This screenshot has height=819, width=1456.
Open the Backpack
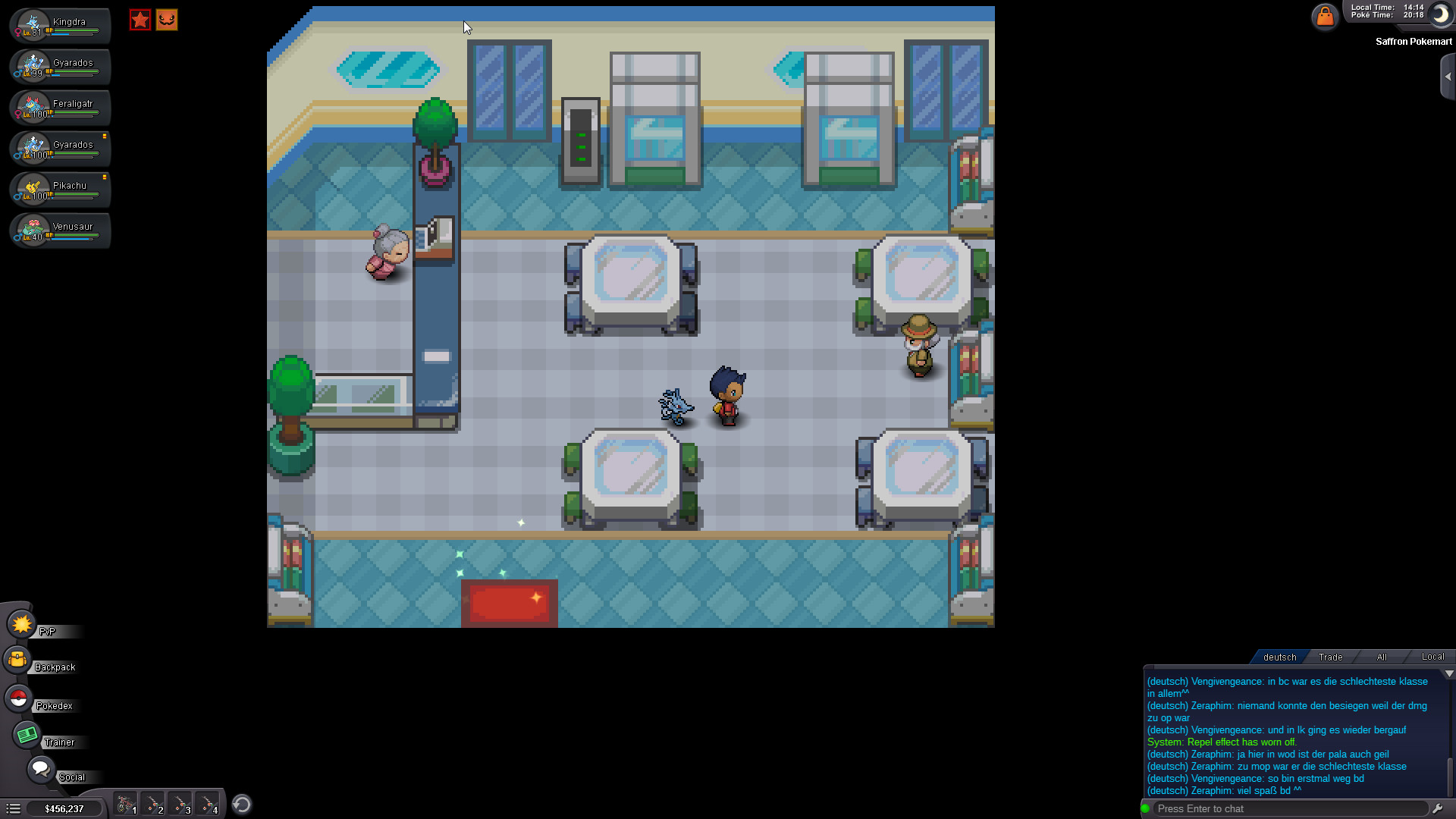(x=17, y=660)
